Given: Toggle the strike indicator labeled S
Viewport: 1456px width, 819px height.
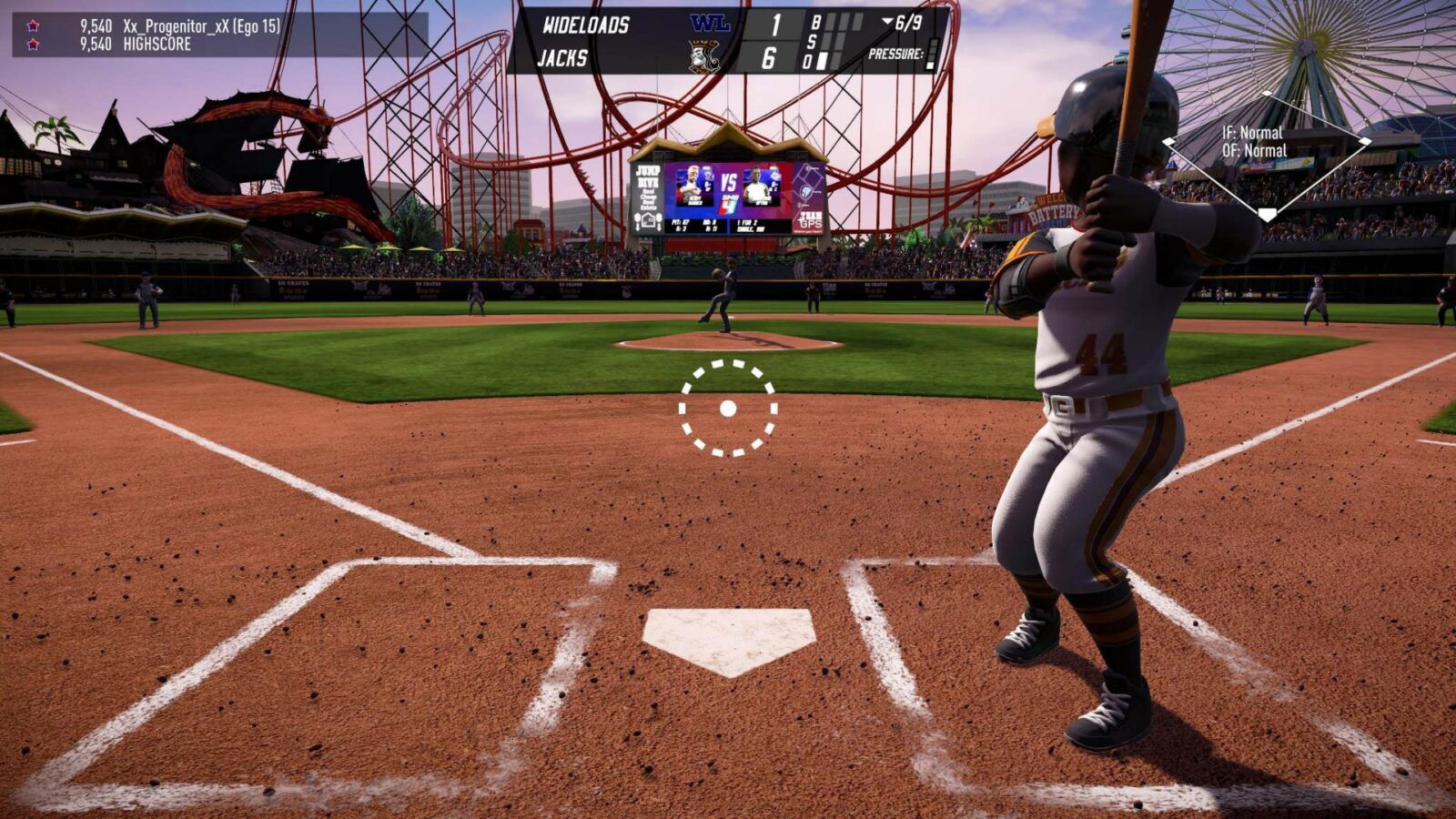Looking at the screenshot, I should [811, 40].
